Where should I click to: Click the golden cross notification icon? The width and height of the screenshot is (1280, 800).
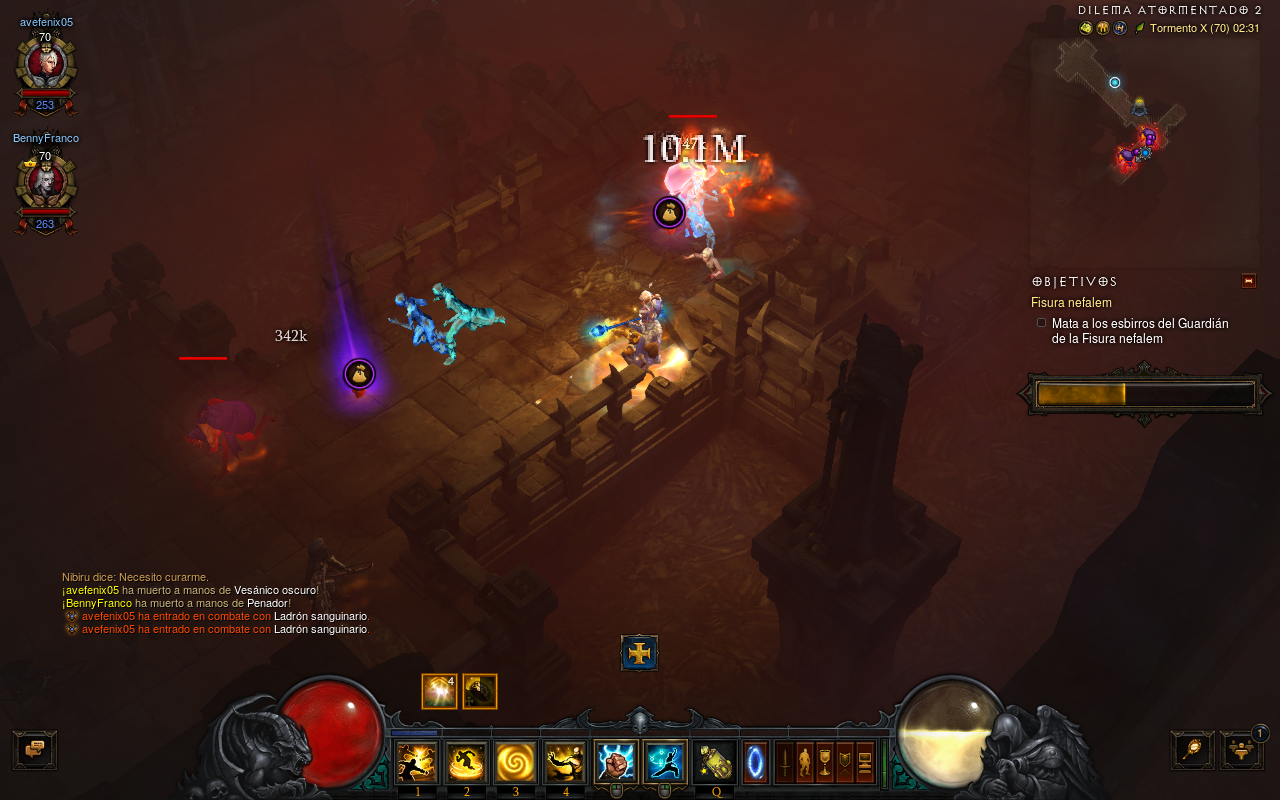pos(639,653)
